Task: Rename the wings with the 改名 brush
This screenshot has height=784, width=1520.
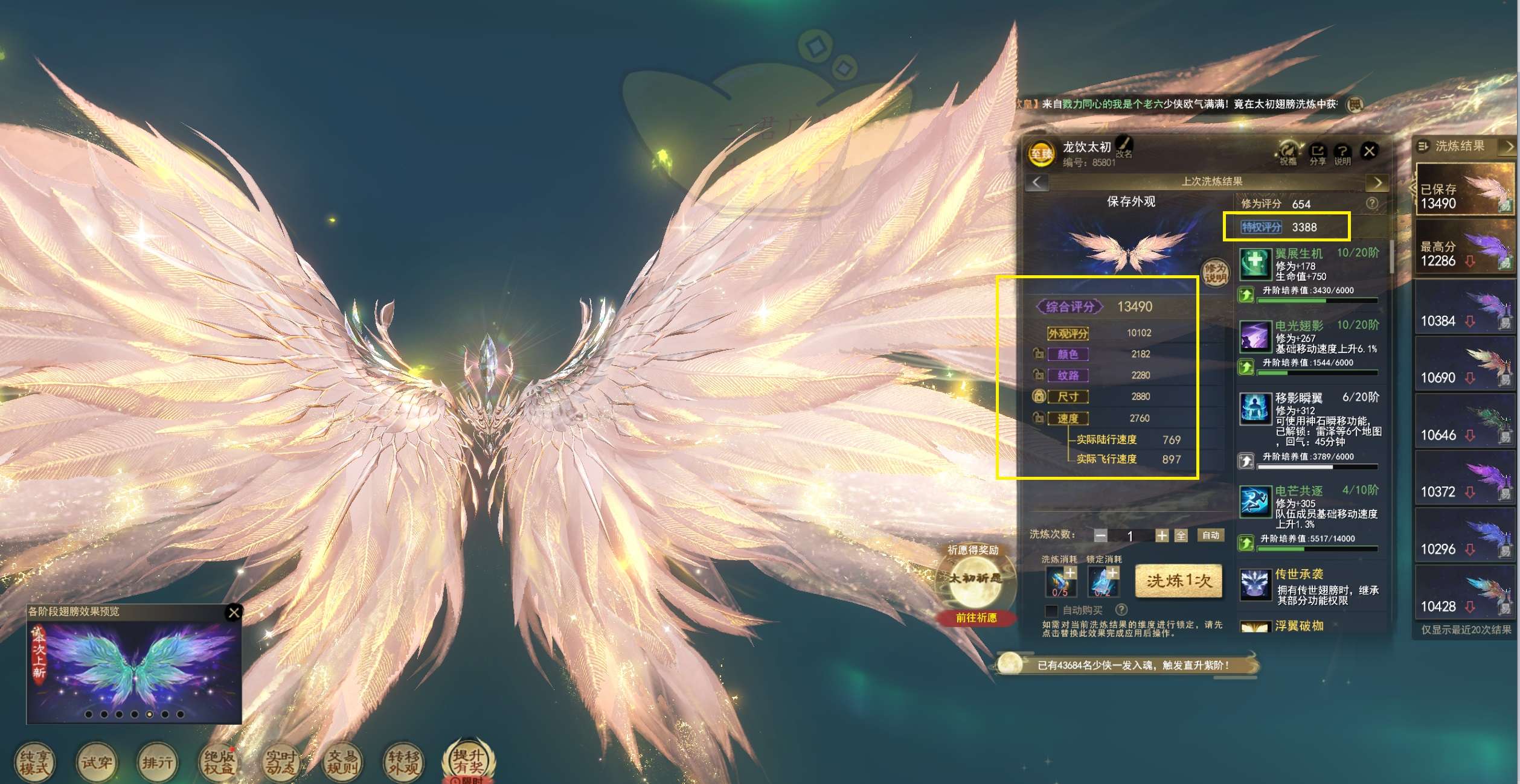Action: 1124,145
